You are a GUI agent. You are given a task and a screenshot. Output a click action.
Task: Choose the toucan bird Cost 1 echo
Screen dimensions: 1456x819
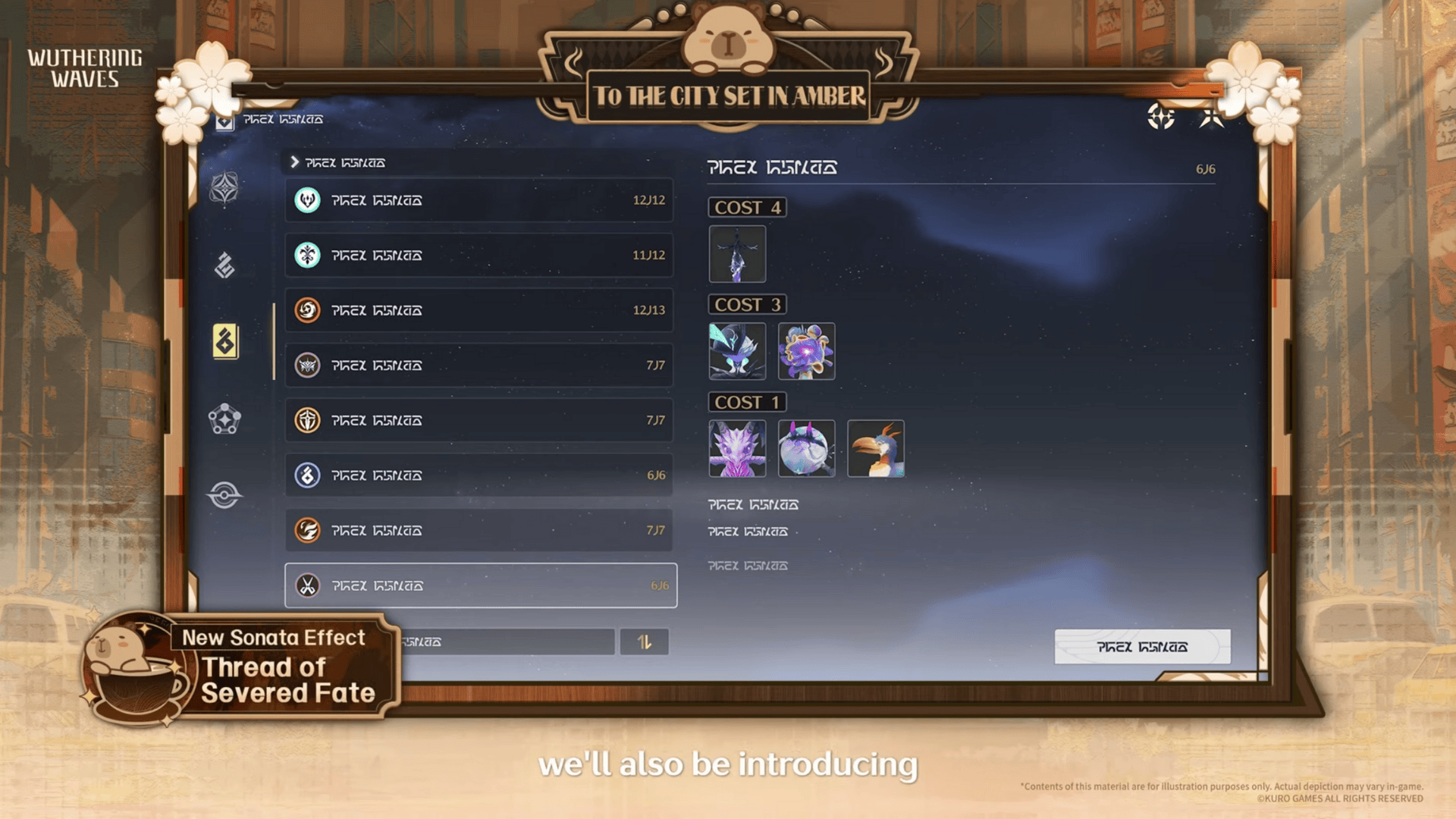click(x=875, y=448)
